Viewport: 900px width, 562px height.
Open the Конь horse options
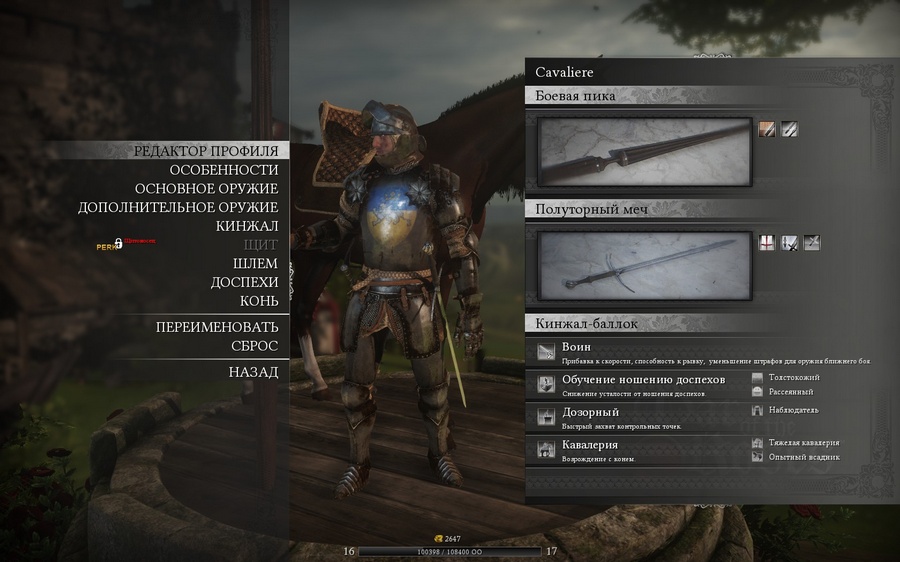click(258, 301)
